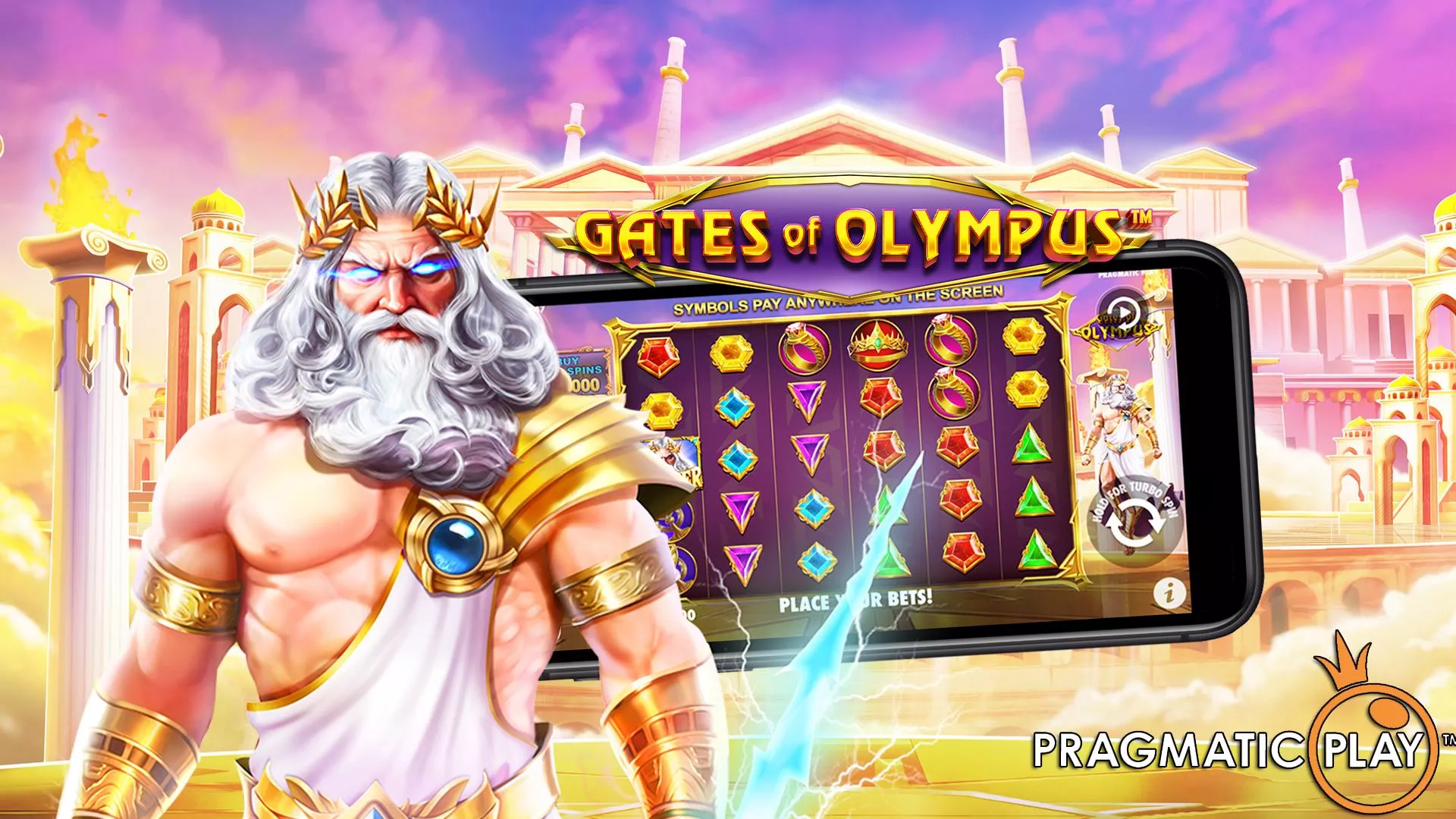The width and height of the screenshot is (1456, 819).
Task: Tap the small Olympus logo above the spin button
Action: pos(1118,330)
